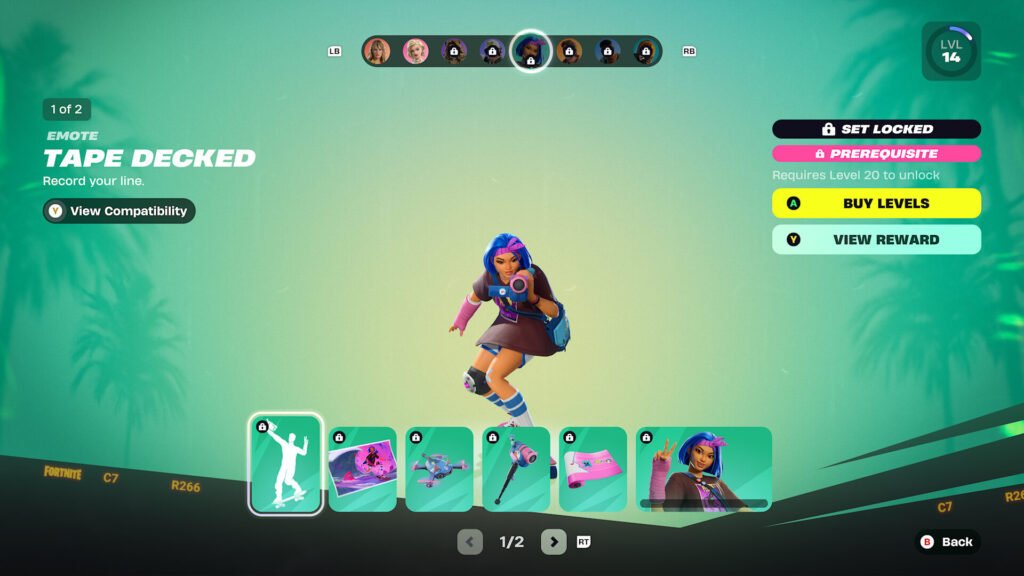The width and height of the screenshot is (1024, 576).
Task: Select the loading screen artwork reward tile
Action: pyautogui.click(x=363, y=469)
